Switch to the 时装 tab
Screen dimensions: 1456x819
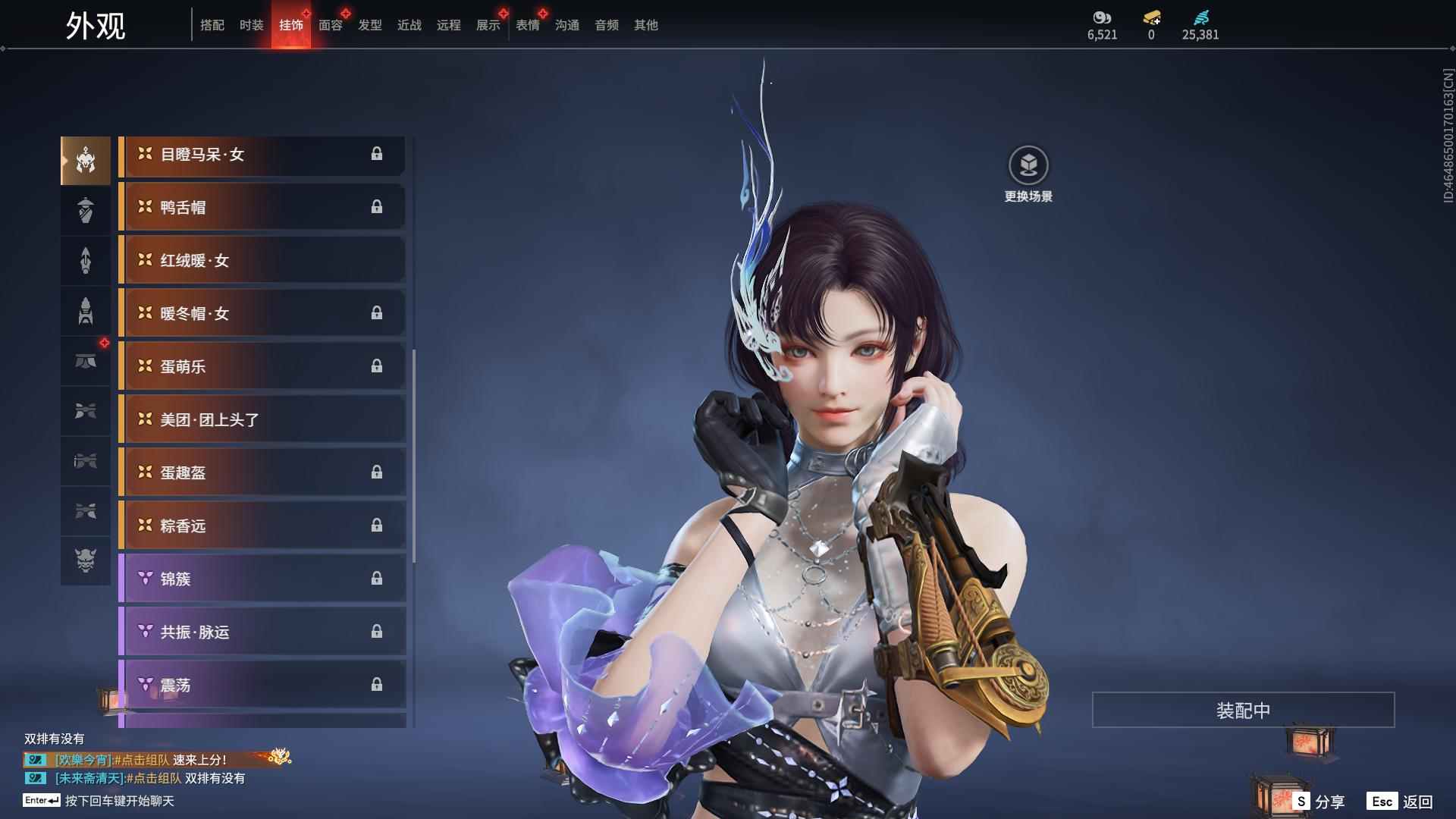tap(251, 25)
